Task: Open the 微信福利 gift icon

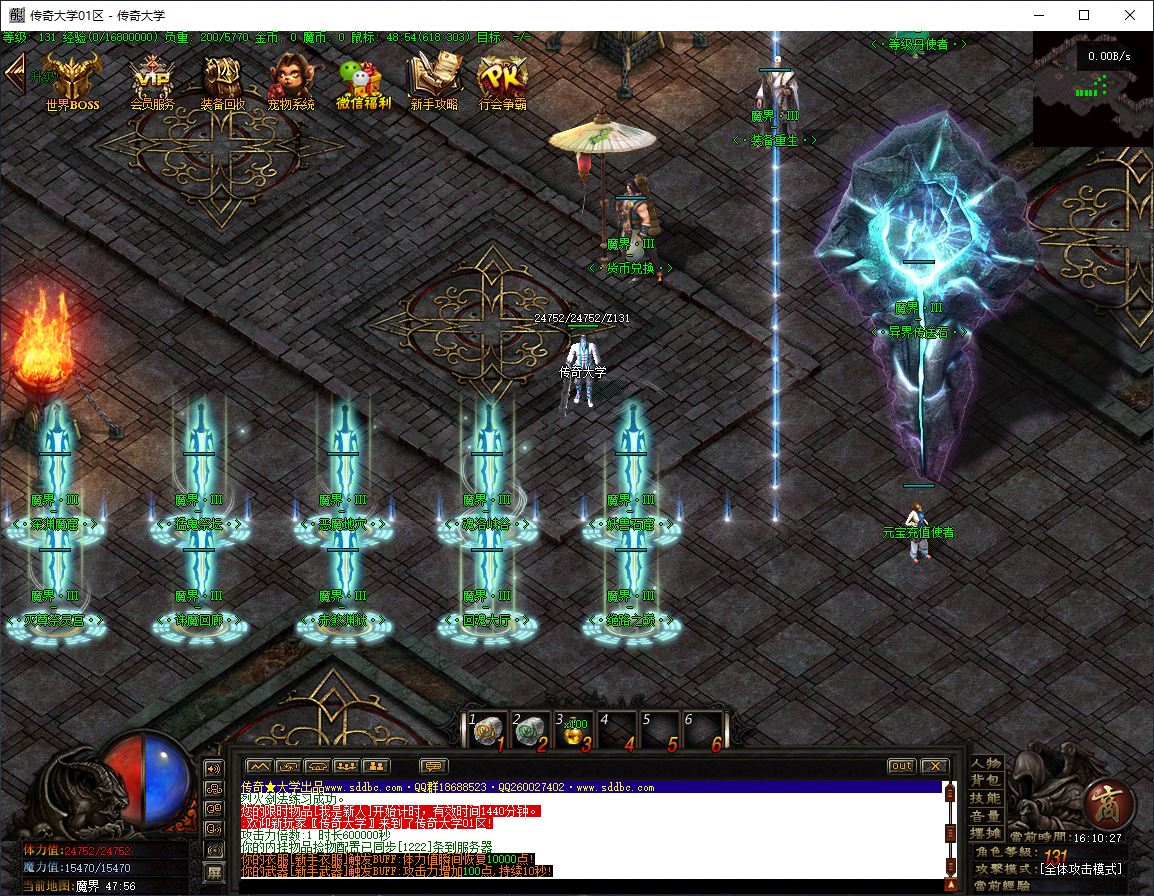Action: point(362,80)
